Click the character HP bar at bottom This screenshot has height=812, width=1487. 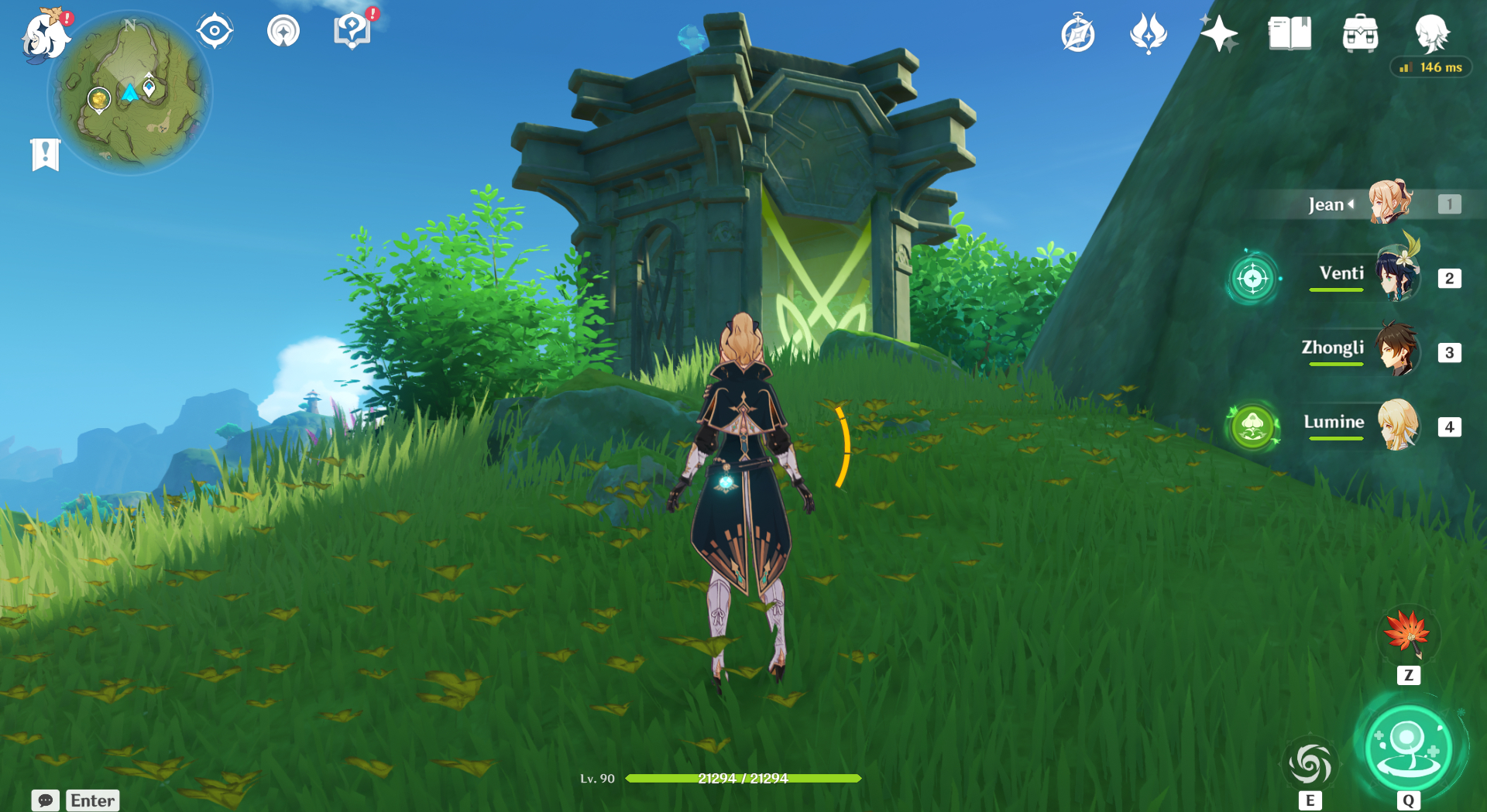click(742, 779)
